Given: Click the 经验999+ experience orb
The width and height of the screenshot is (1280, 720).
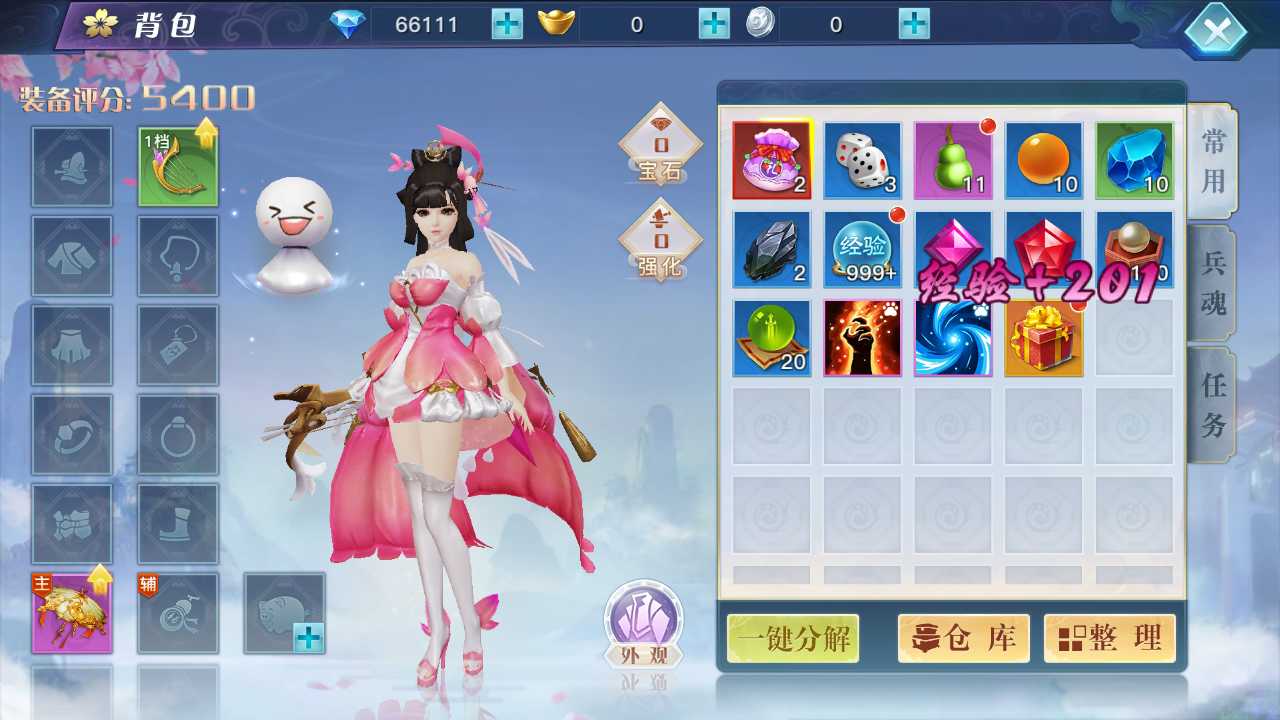Looking at the screenshot, I should click(862, 248).
